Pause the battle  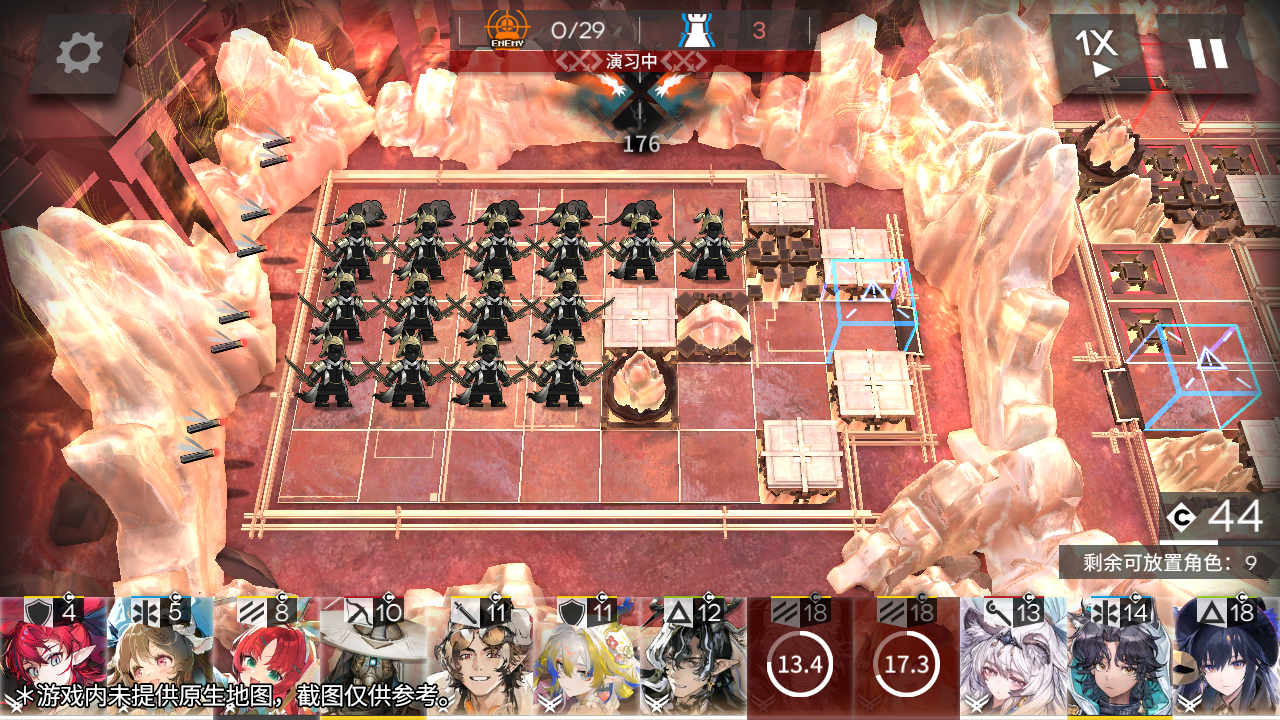pyautogui.click(x=1207, y=53)
